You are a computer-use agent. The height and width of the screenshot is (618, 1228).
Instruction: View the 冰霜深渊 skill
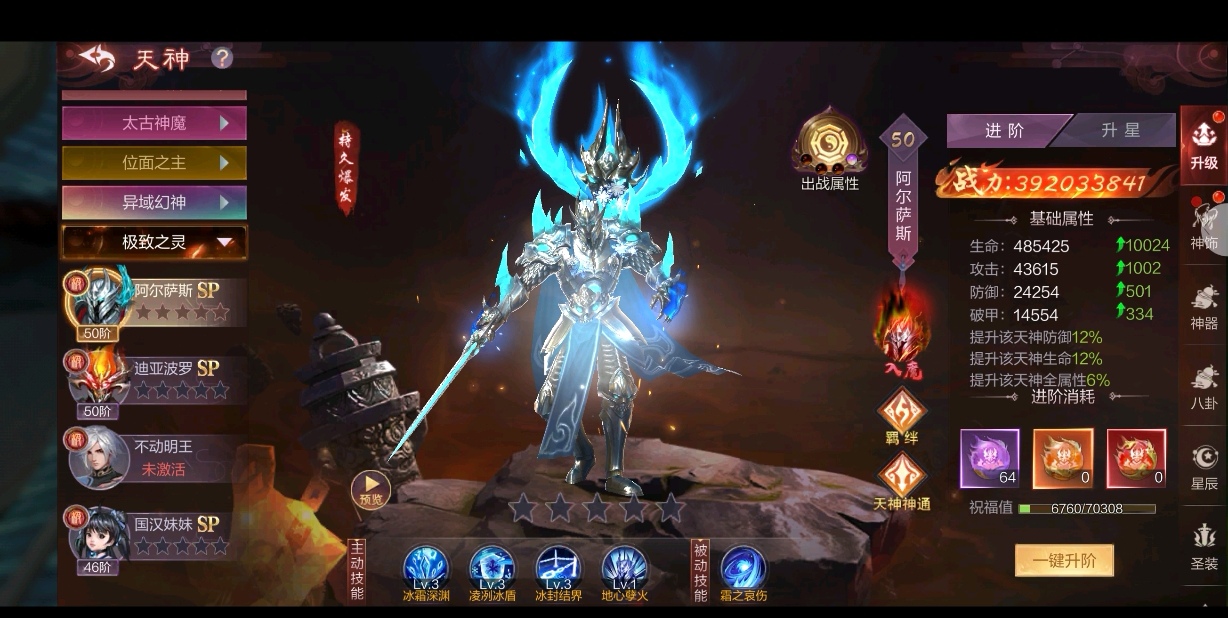(x=426, y=570)
